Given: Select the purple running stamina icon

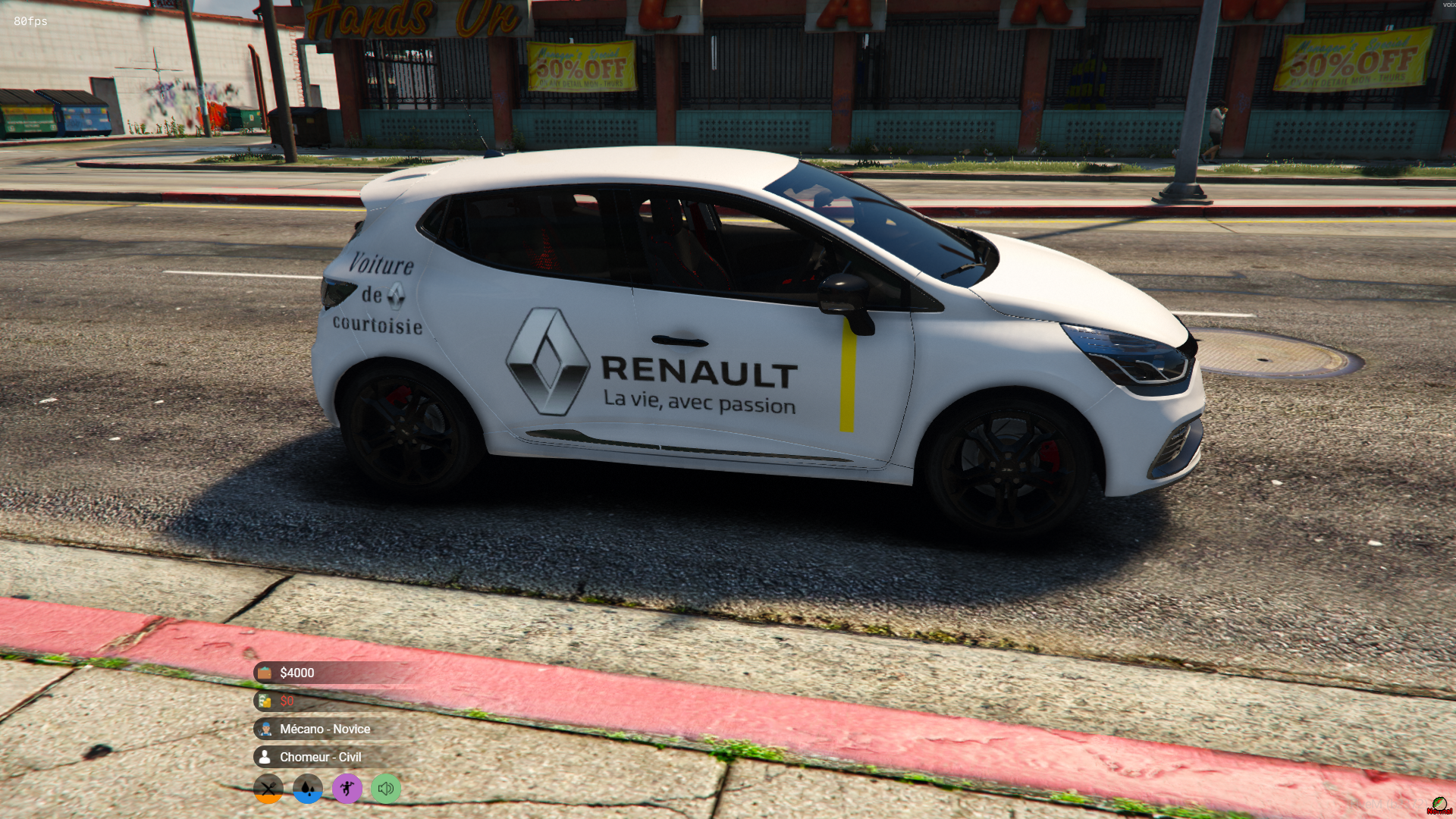Looking at the screenshot, I should 347,789.
